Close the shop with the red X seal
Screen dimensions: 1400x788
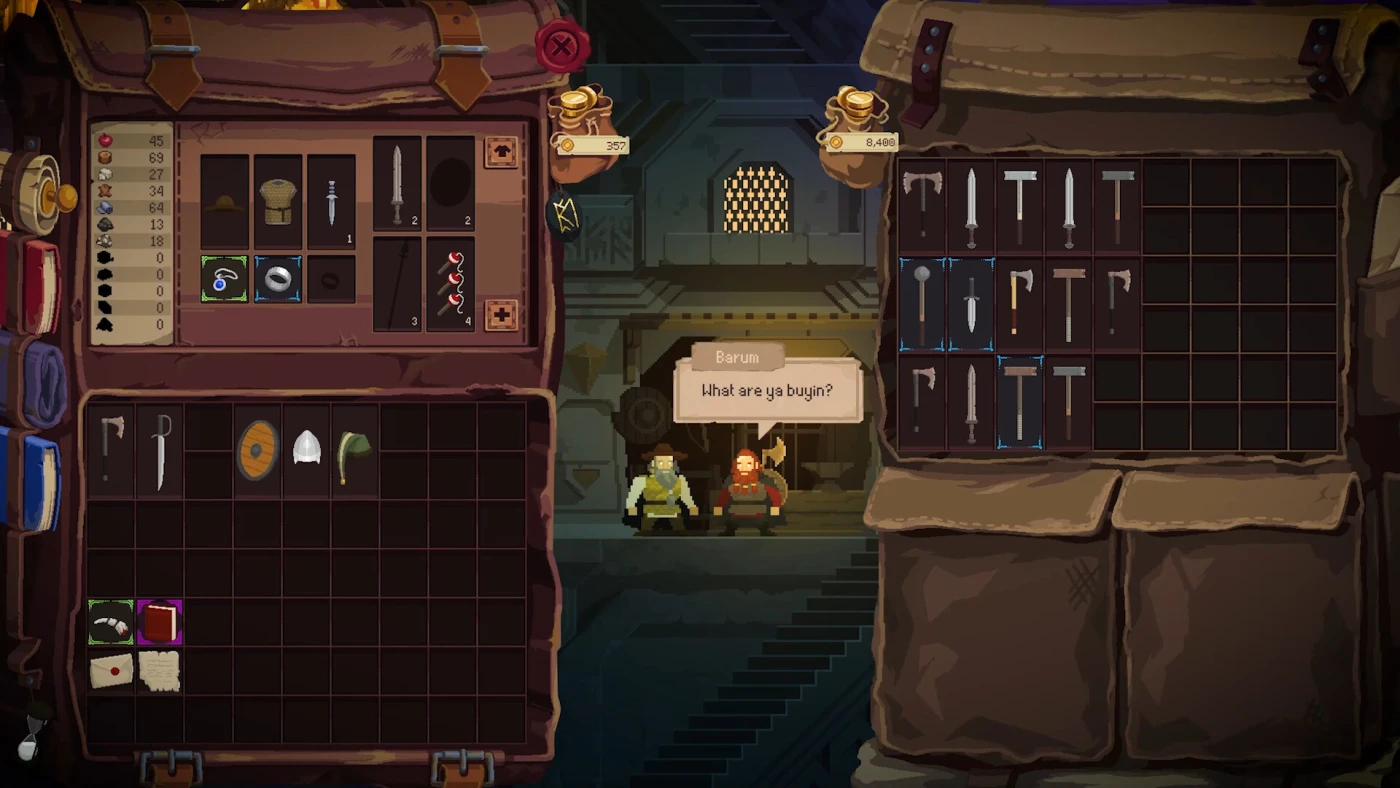pyautogui.click(x=562, y=46)
